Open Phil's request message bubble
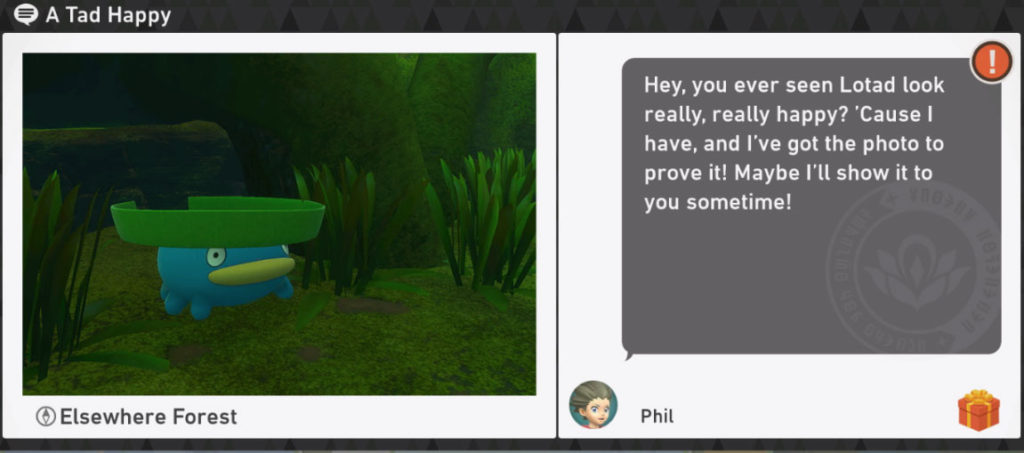Image resolution: width=1024 pixels, height=453 pixels. coord(810,205)
